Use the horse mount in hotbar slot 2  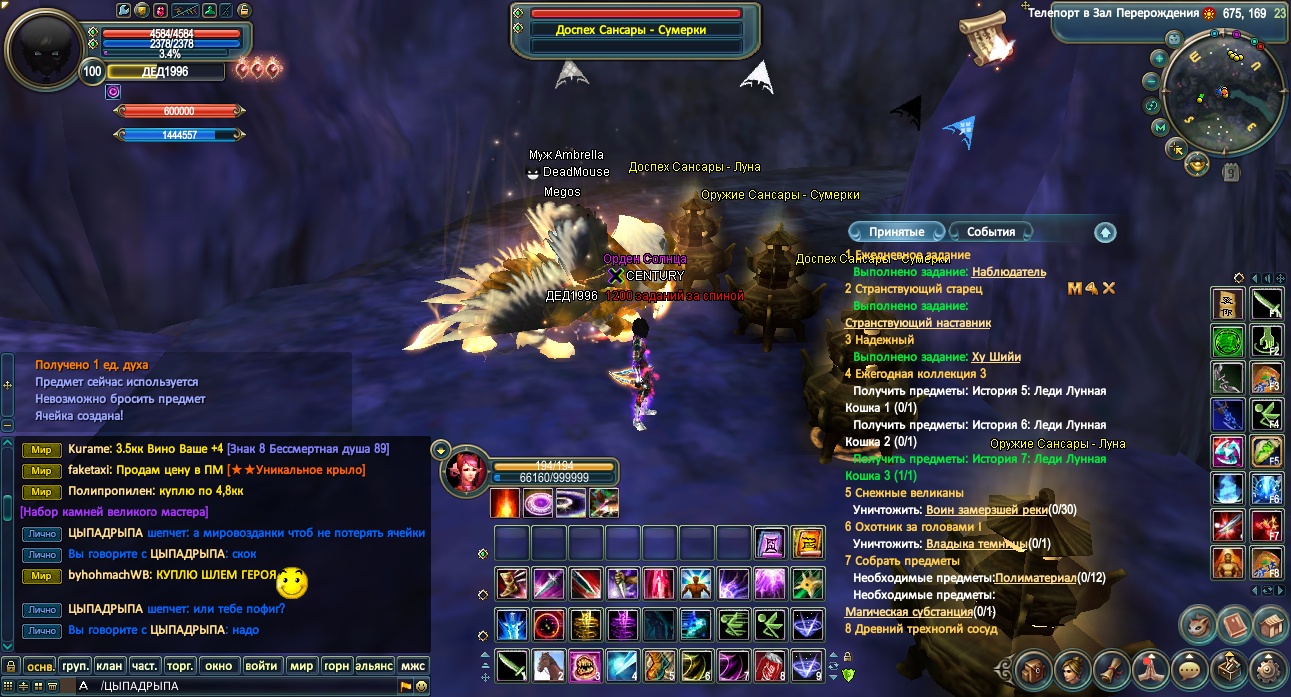[547, 664]
